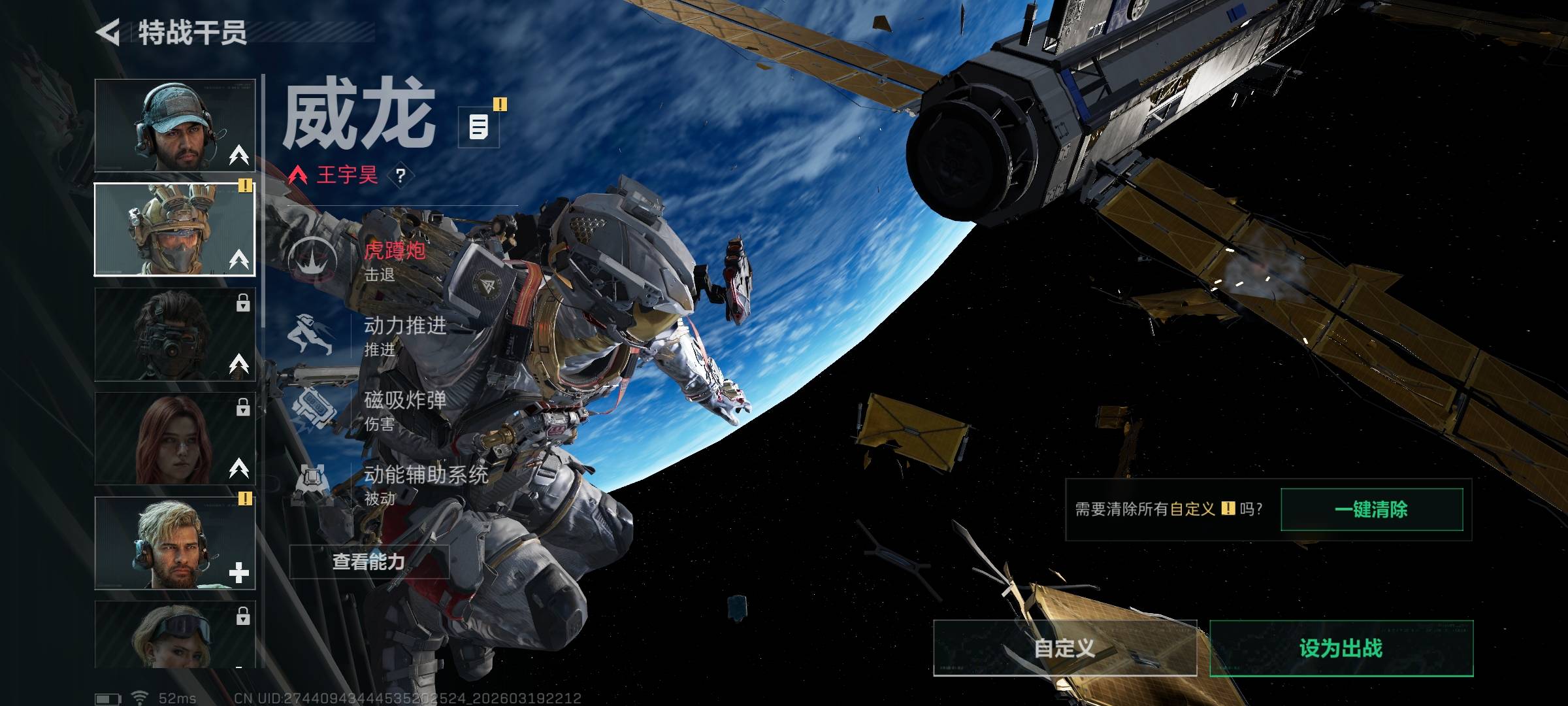Screen dimensions: 1568x706
Task: Select the blond bearded medic operator
Action: 174,543
